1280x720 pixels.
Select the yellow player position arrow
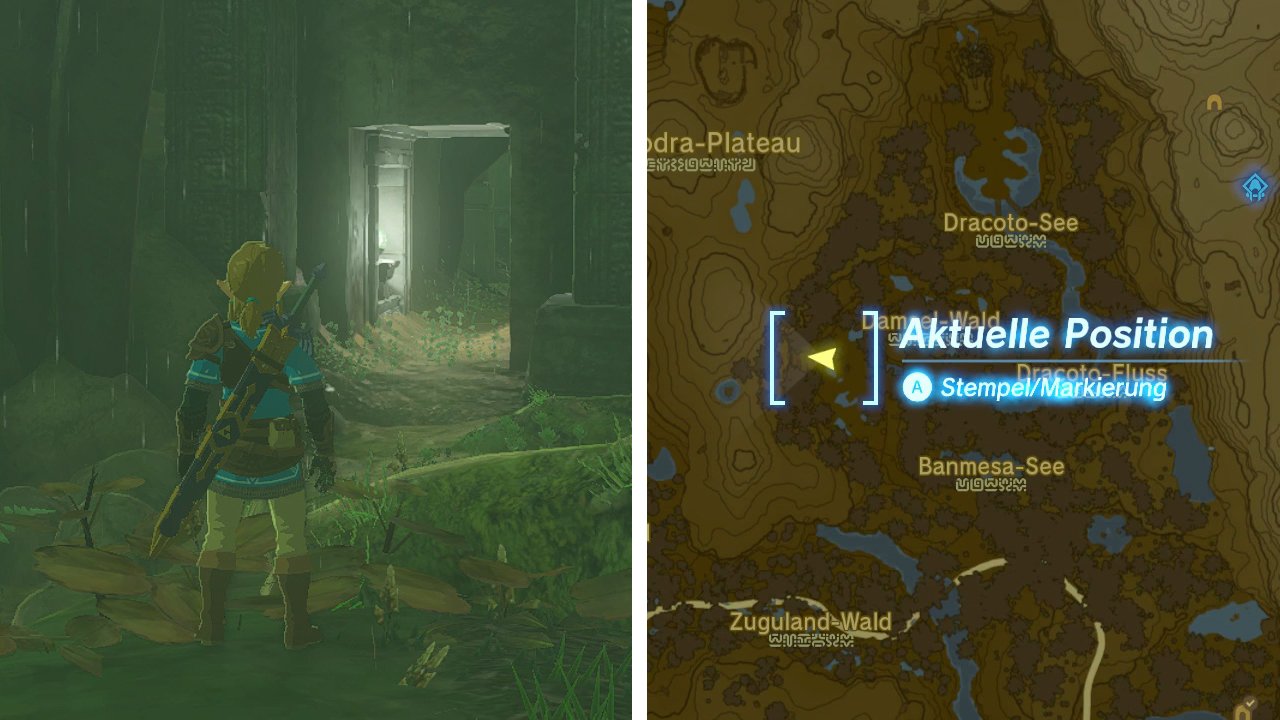point(823,356)
